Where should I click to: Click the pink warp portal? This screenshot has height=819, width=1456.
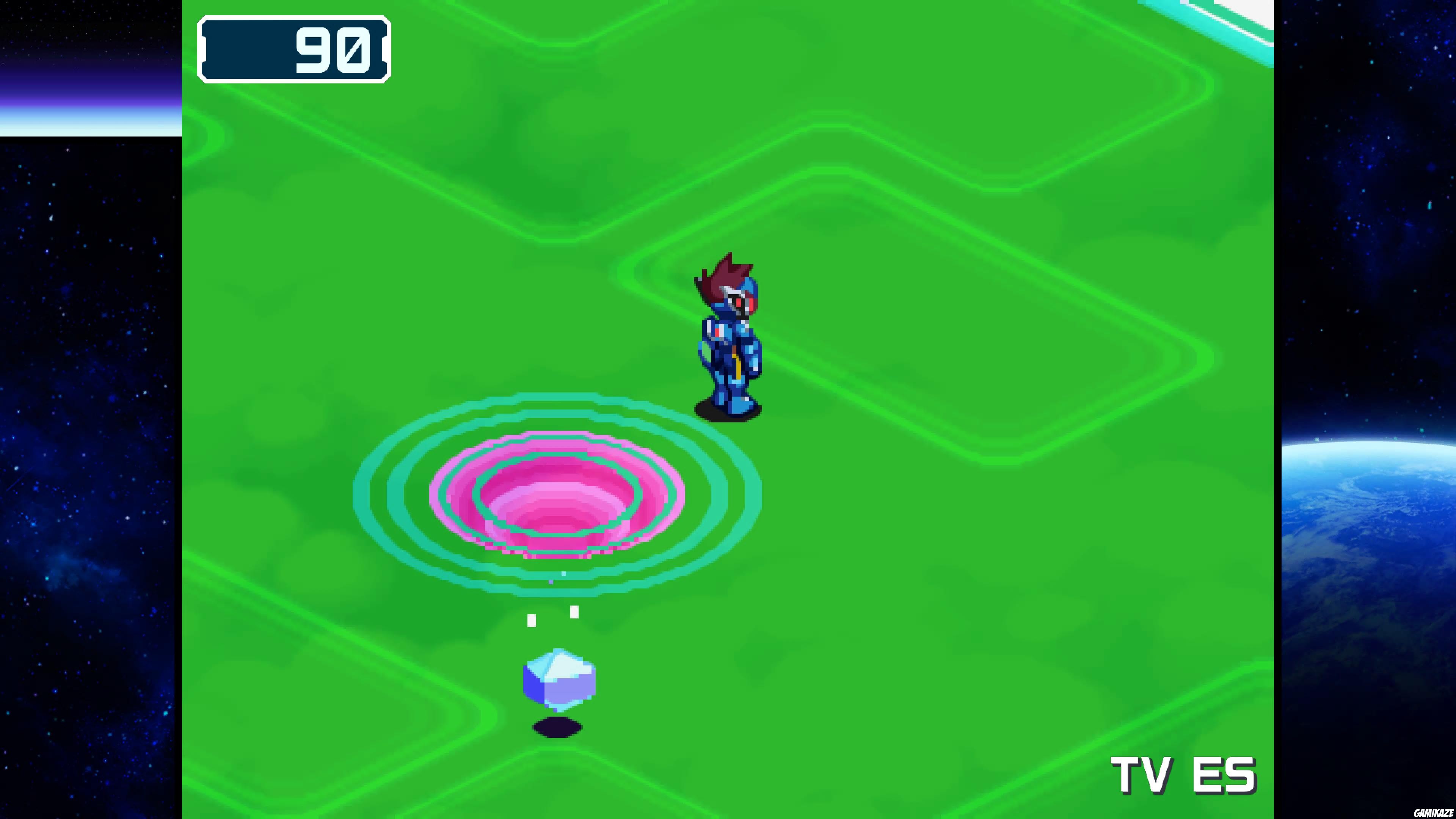tap(557, 497)
